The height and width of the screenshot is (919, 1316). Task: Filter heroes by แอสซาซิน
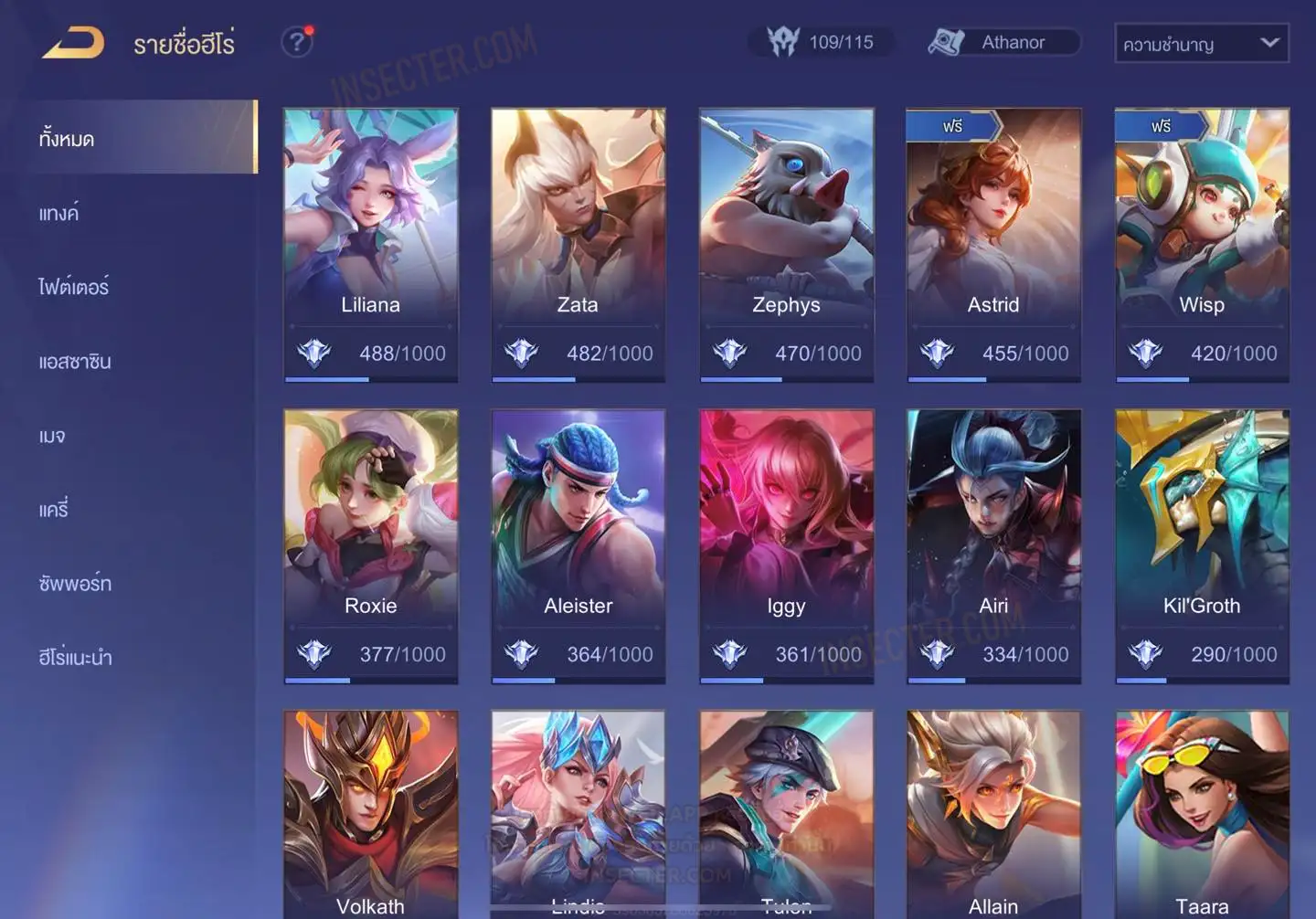(75, 362)
